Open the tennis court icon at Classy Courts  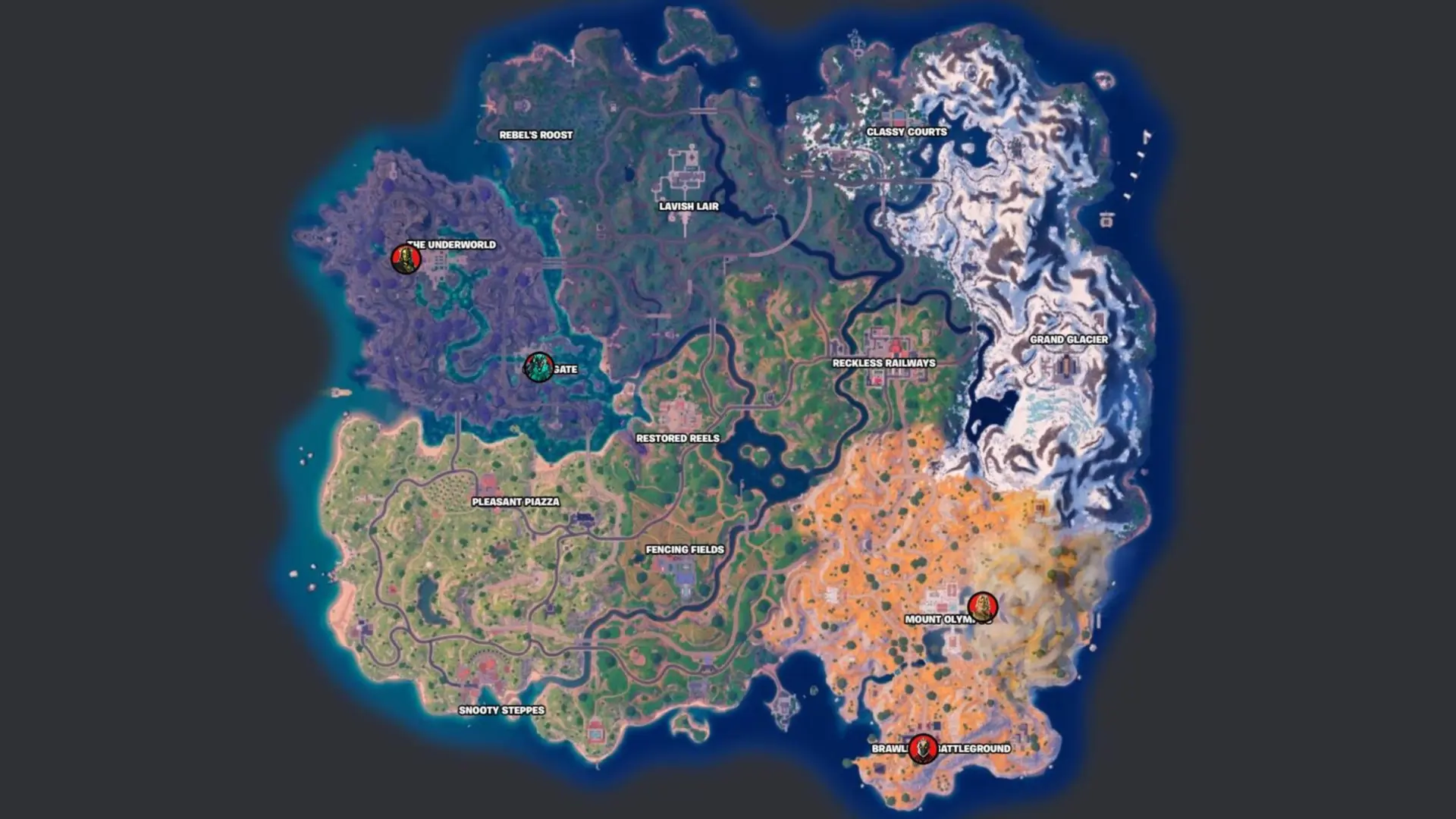coord(899,115)
